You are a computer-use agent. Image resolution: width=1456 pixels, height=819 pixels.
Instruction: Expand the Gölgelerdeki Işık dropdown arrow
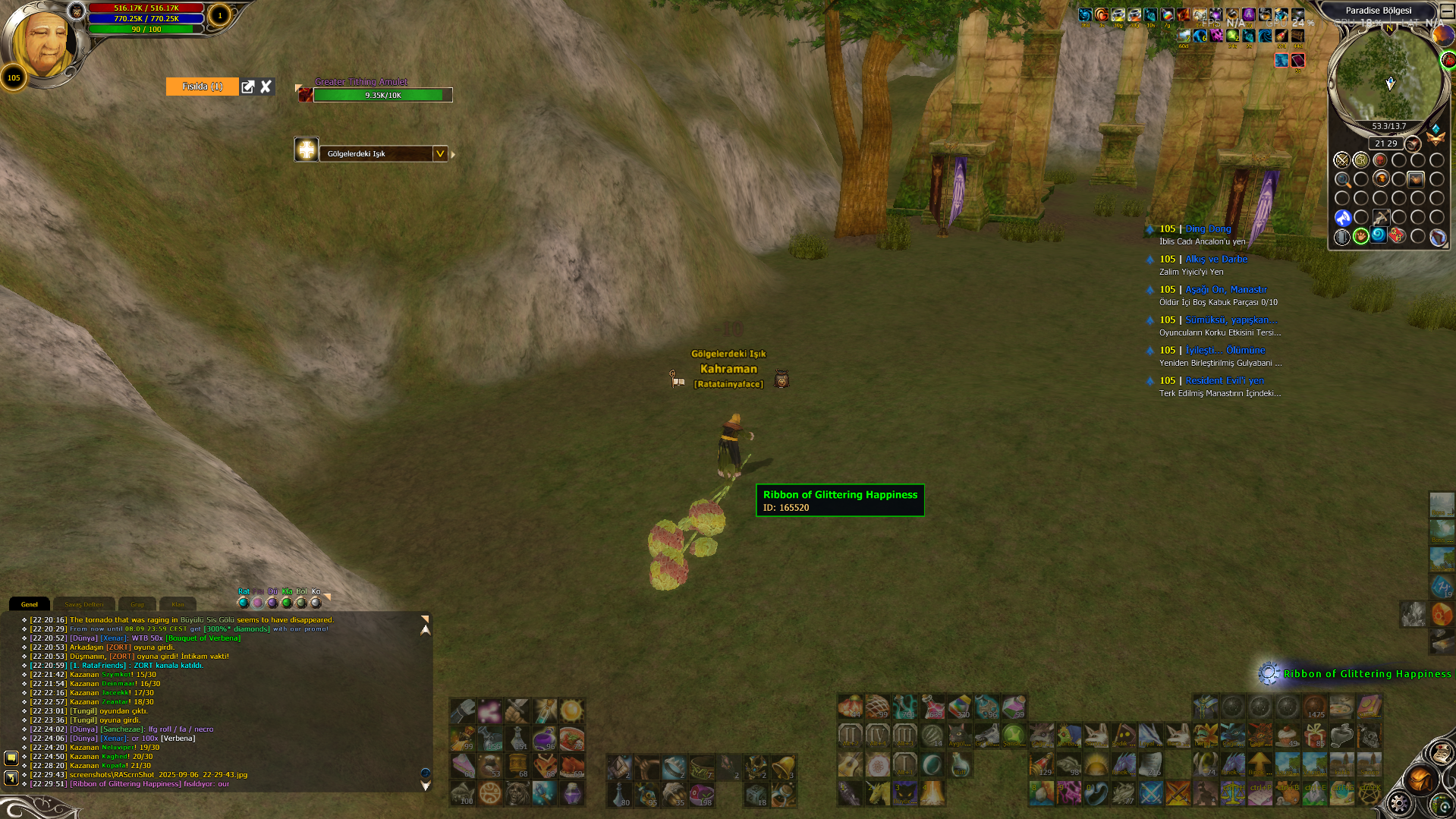click(439, 153)
